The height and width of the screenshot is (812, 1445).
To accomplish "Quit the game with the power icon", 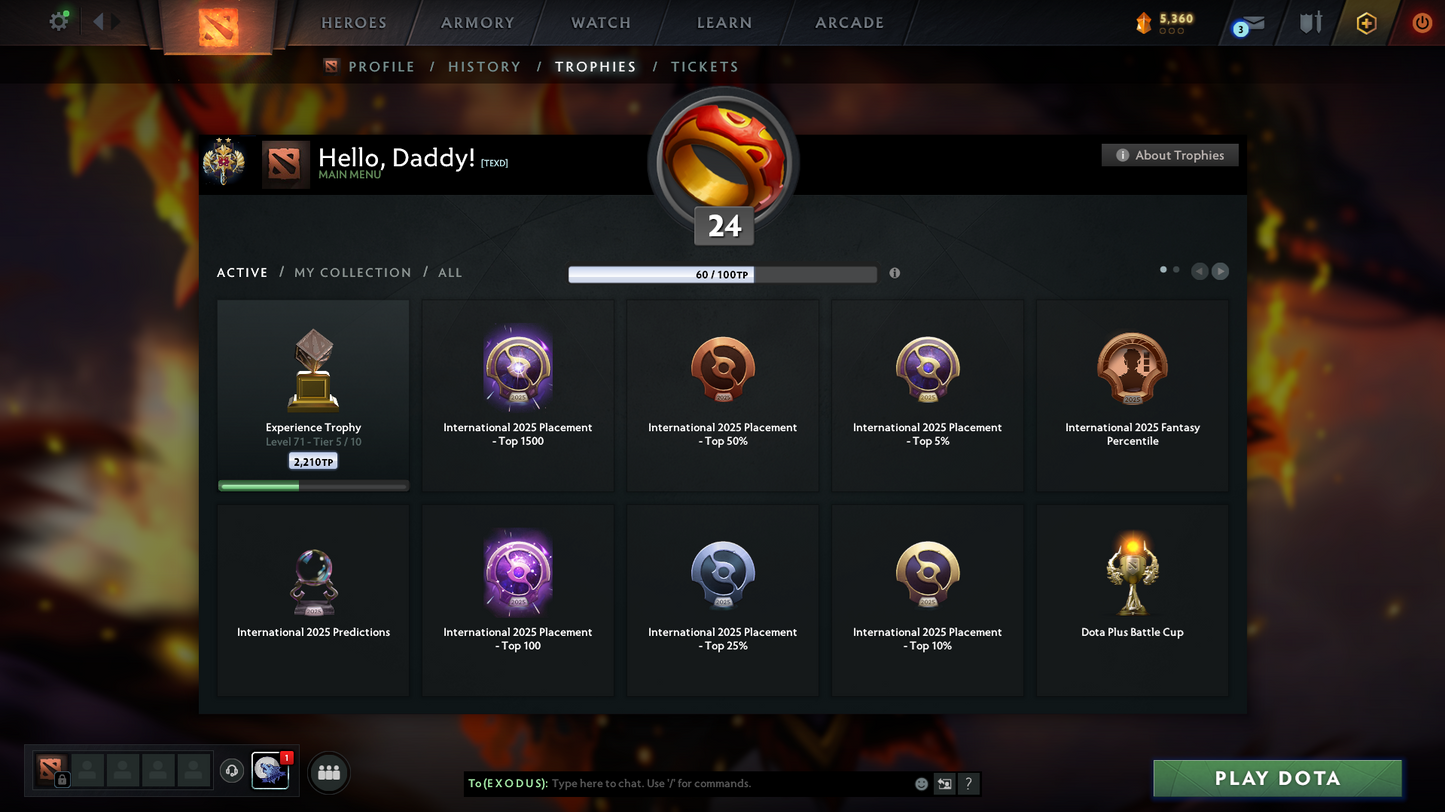I will (x=1421, y=23).
